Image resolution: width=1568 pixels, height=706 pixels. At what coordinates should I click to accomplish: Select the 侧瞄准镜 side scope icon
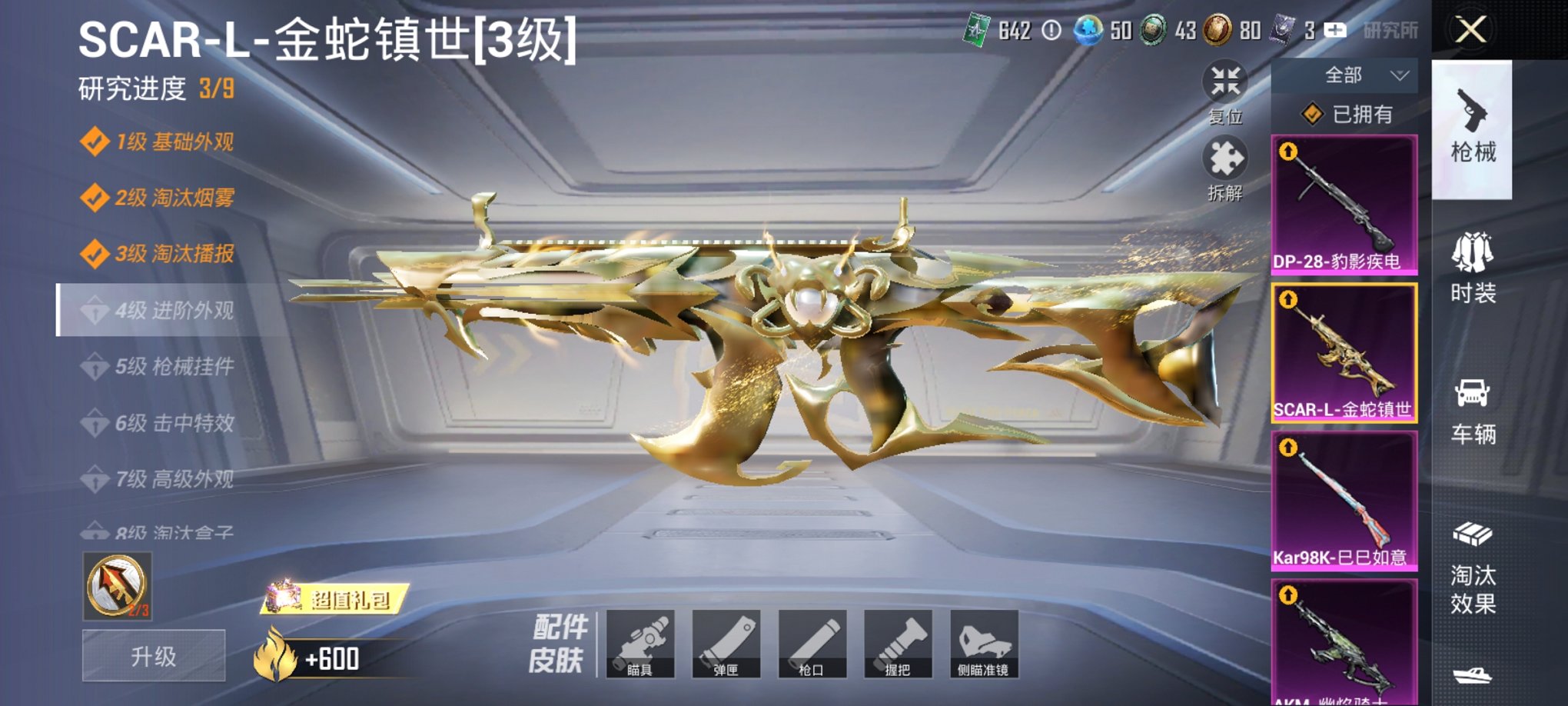tap(985, 646)
